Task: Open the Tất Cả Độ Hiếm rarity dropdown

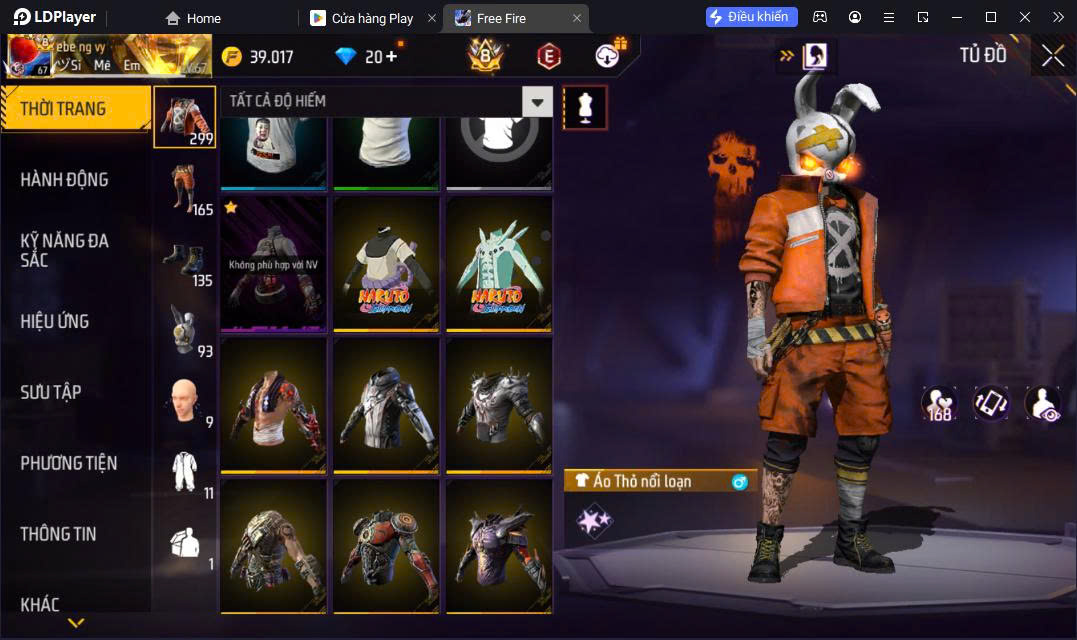Action: tap(538, 101)
